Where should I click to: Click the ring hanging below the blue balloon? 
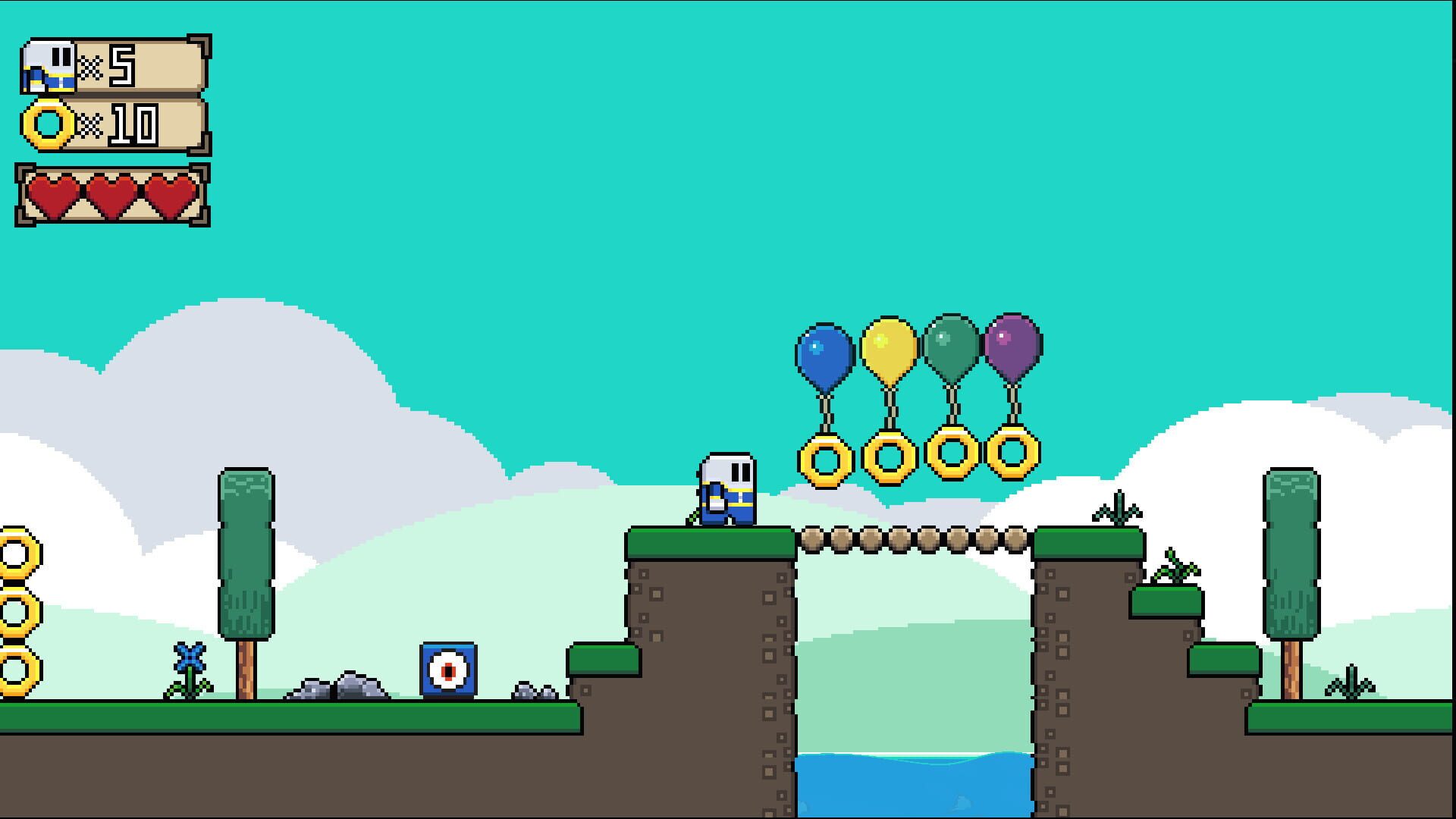(x=825, y=459)
